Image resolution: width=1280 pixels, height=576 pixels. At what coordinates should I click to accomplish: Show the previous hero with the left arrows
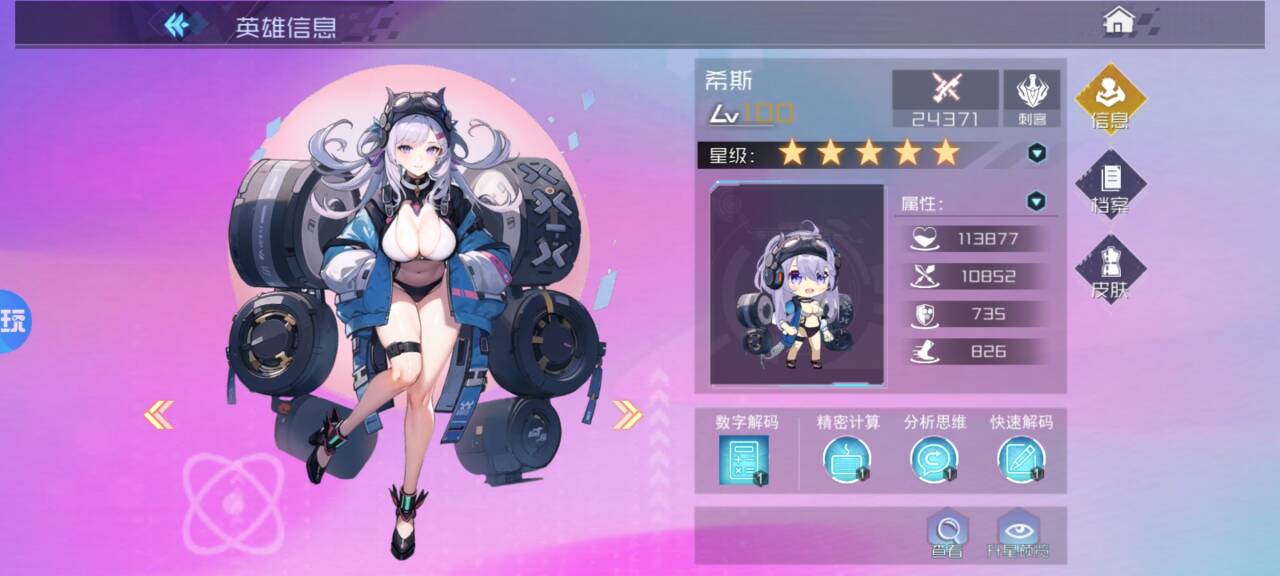point(159,414)
